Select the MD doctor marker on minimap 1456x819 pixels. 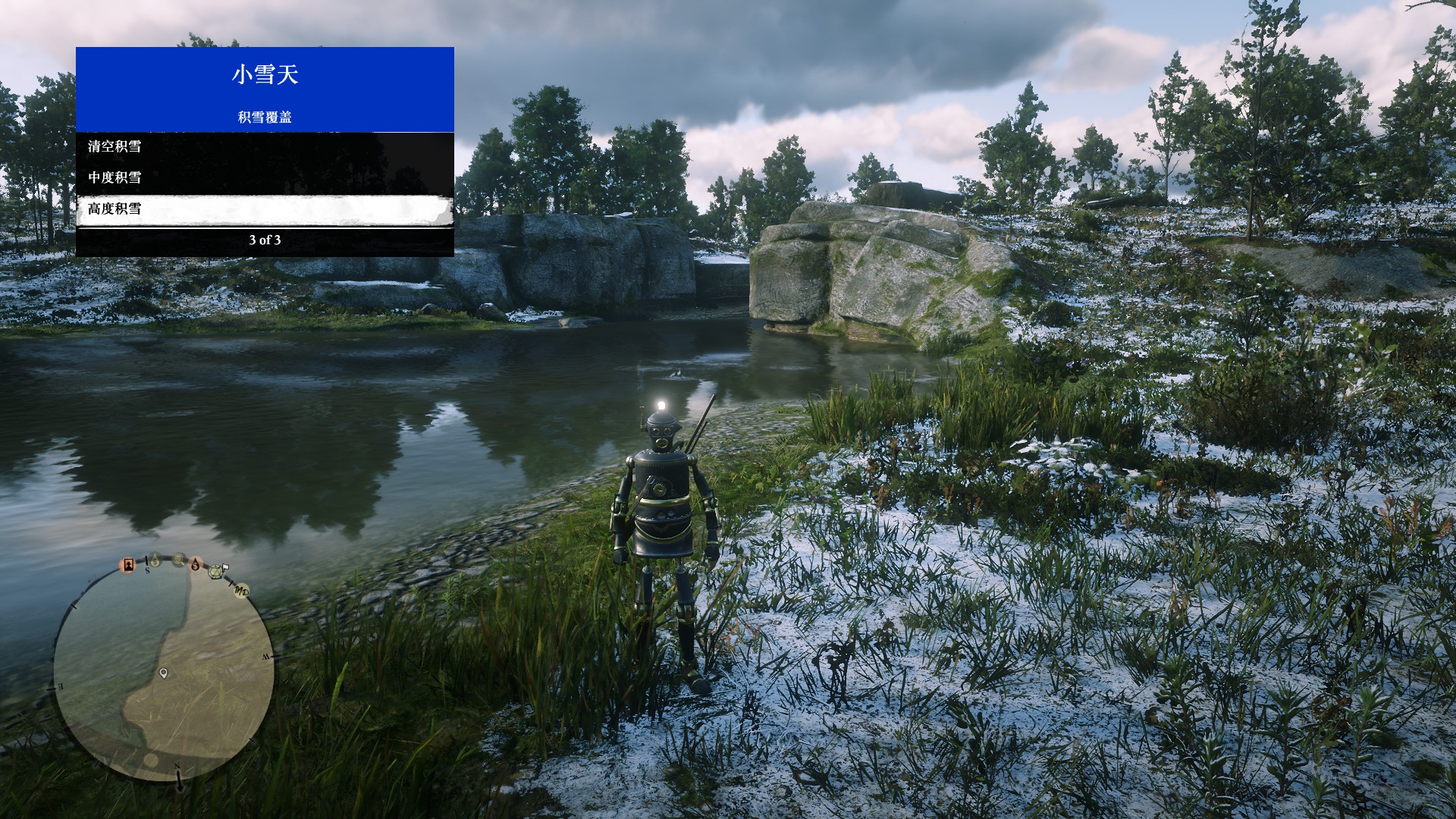242,590
